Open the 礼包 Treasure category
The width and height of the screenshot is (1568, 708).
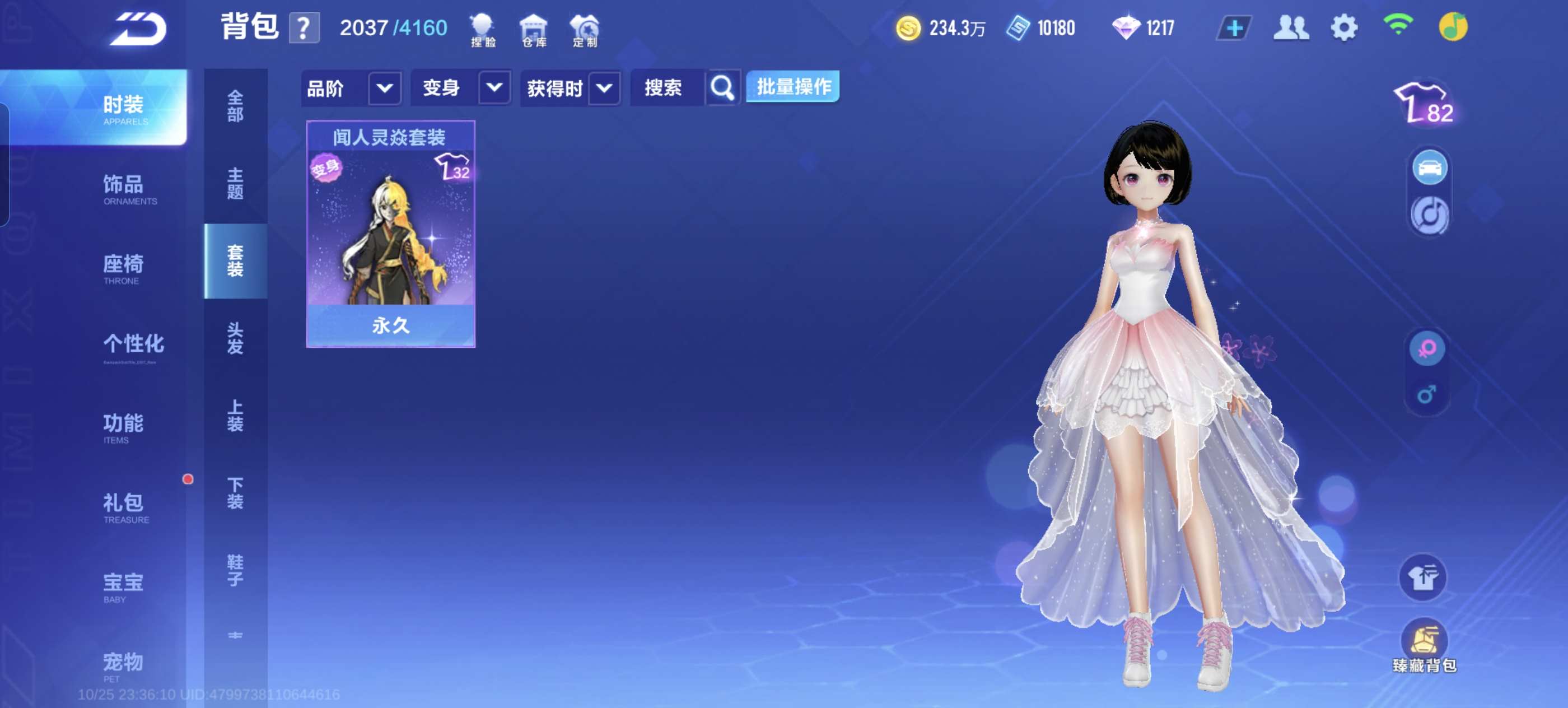tap(124, 506)
